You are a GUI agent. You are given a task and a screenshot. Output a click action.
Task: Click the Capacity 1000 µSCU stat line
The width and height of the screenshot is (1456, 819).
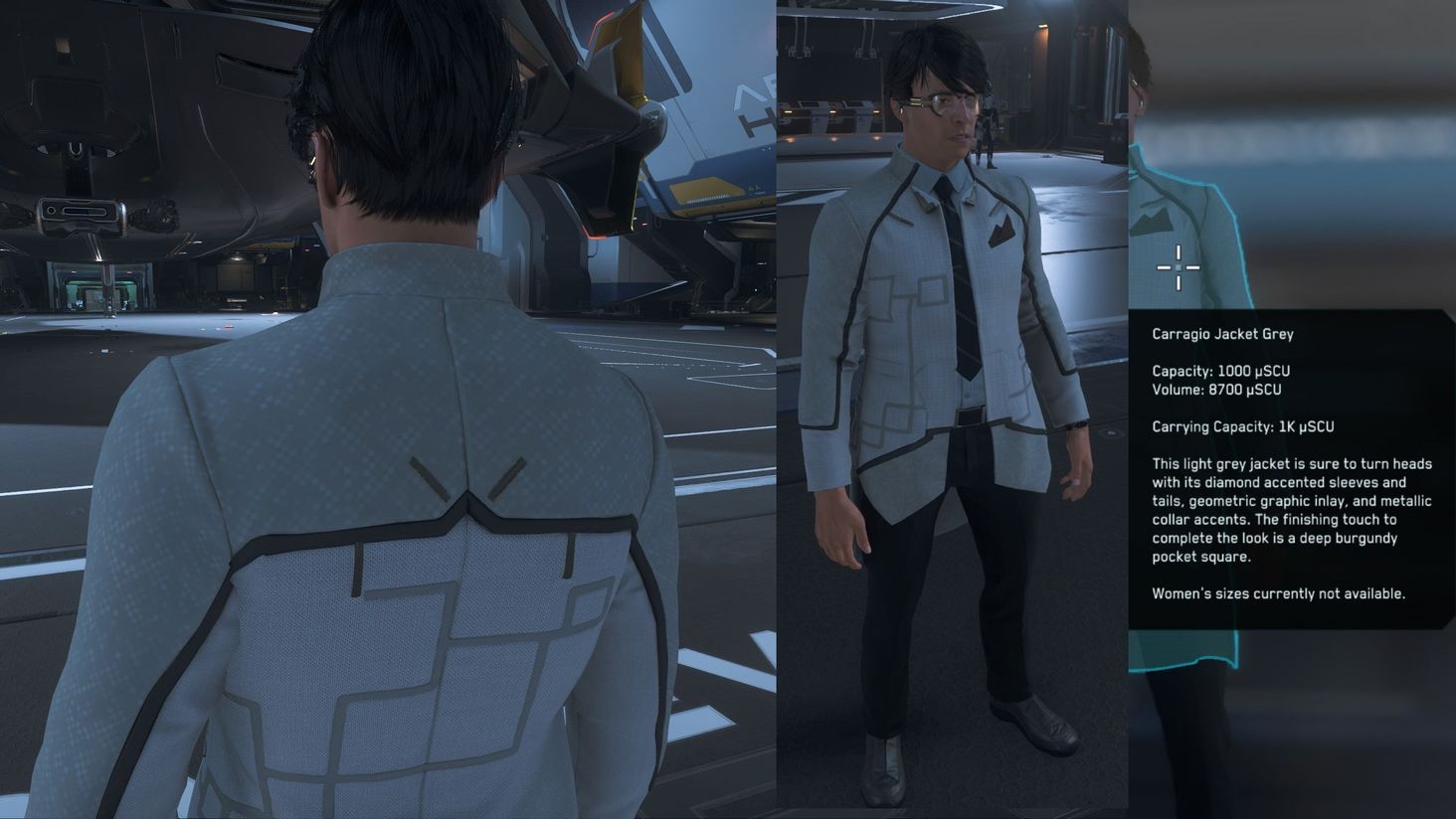[x=1219, y=370]
